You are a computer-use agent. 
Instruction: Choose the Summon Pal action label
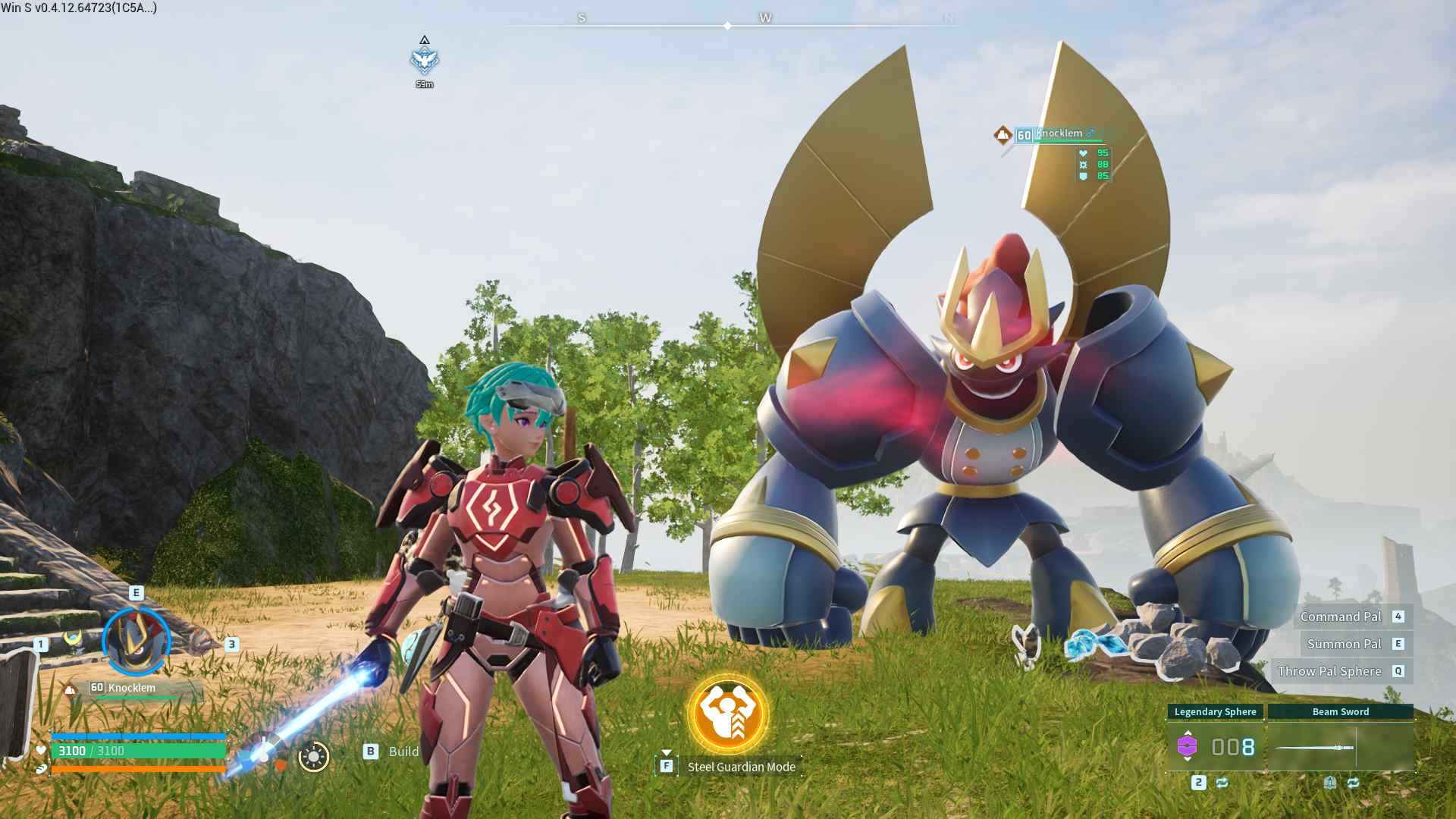(x=1344, y=644)
